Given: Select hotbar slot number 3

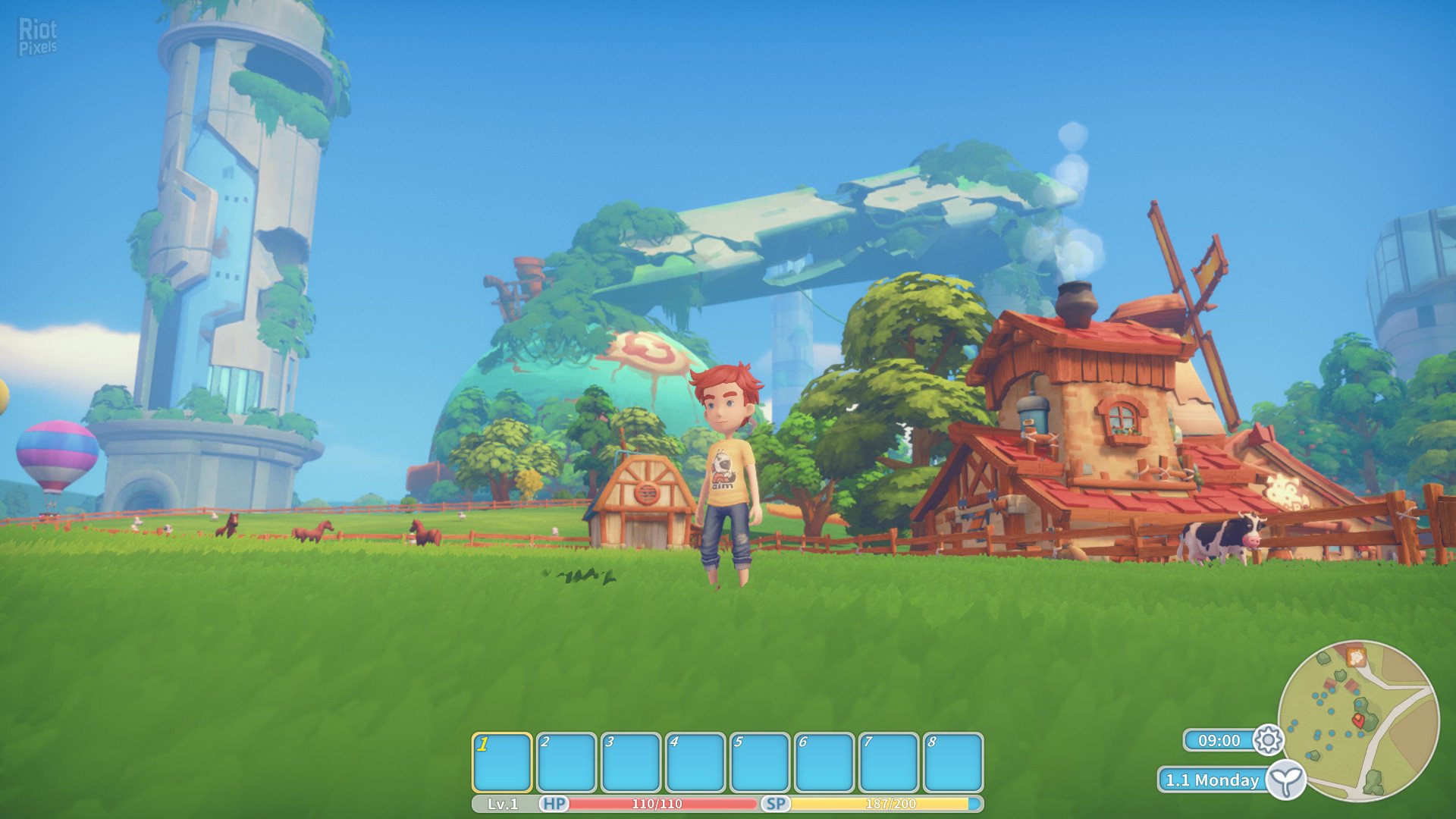Looking at the screenshot, I should click(x=631, y=762).
